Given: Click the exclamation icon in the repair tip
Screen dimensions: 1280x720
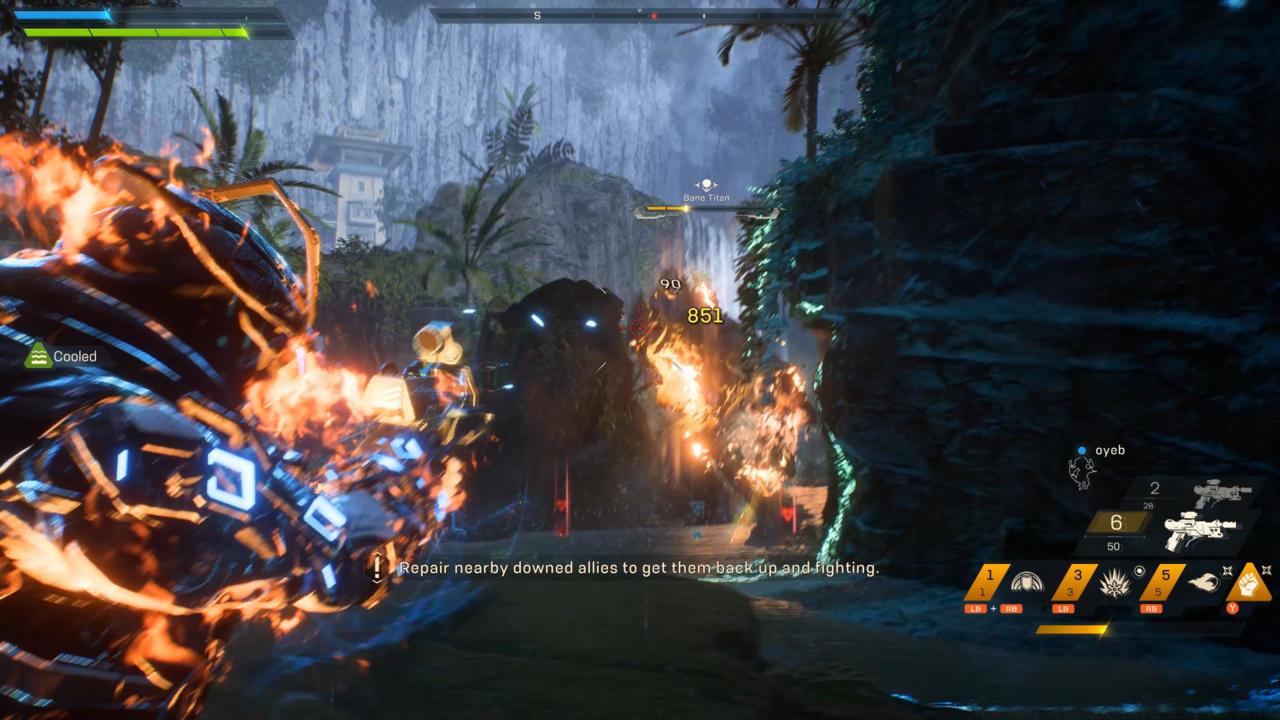Looking at the screenshot, I should coord(377,568).
